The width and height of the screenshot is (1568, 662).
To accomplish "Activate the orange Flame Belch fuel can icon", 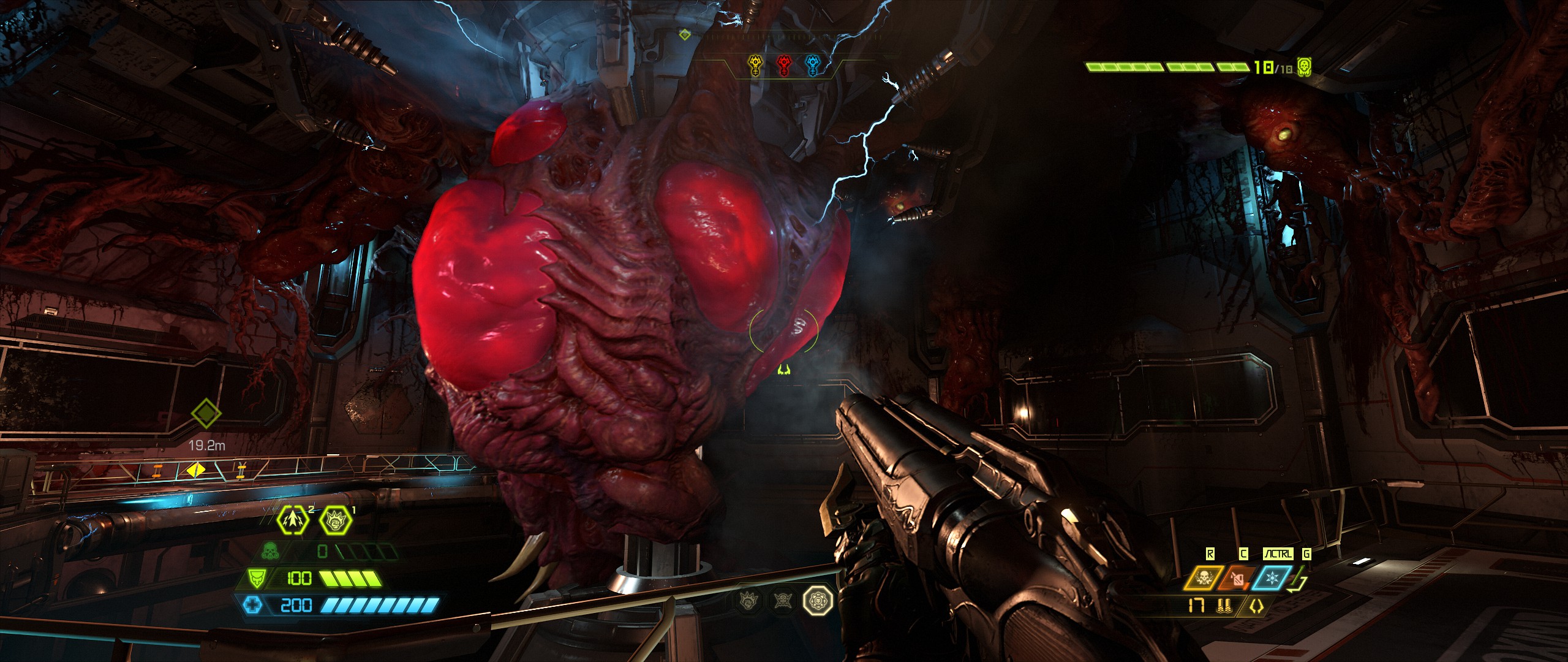I will 1238,578.
